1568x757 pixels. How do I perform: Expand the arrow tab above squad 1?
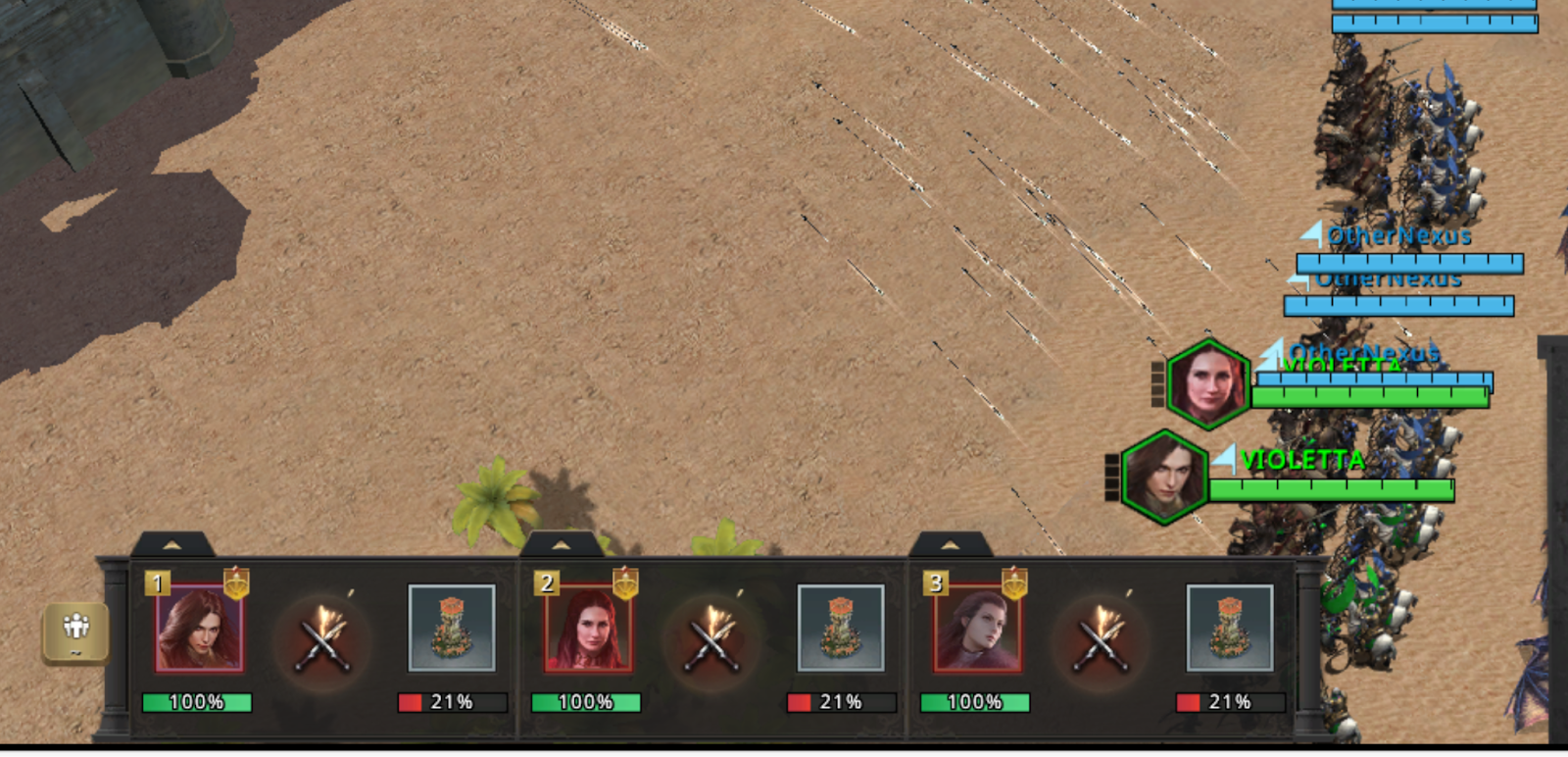point(172,544)
